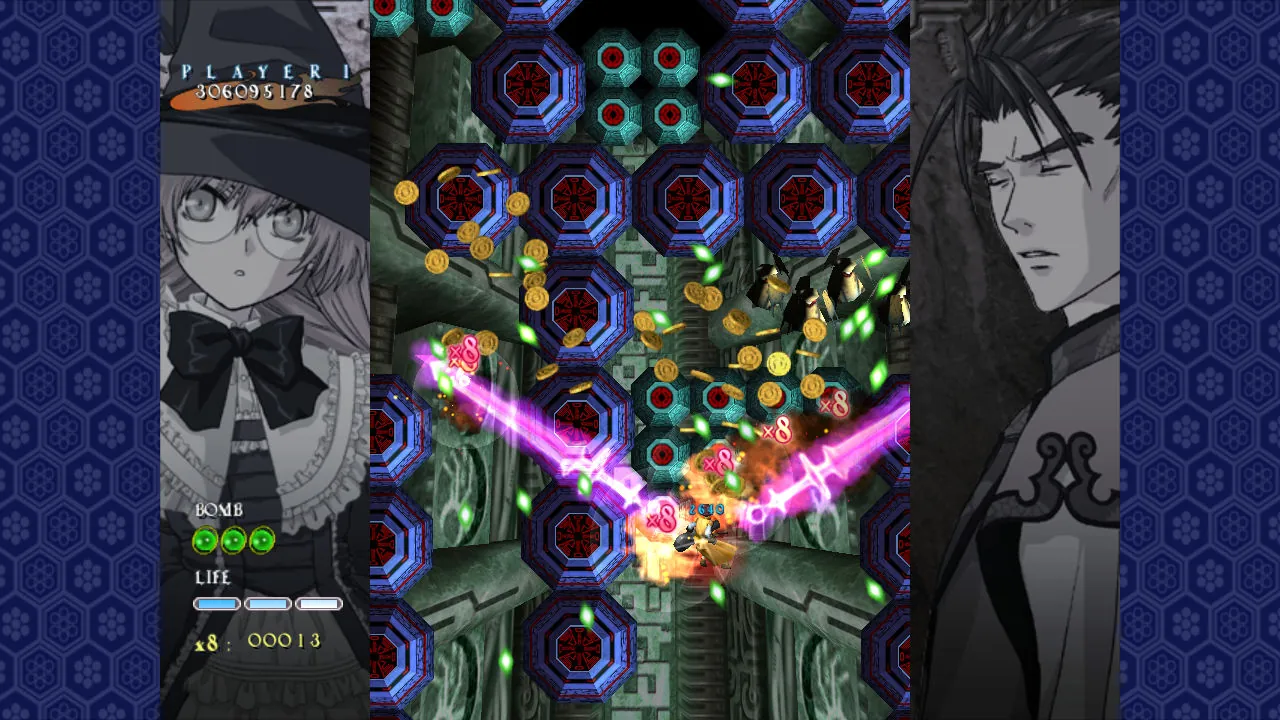Image resolution: width=1280 pixels, height=720 pixels.
Task: Click the third nearly empty life bar
Action: (x=317, y=603)
